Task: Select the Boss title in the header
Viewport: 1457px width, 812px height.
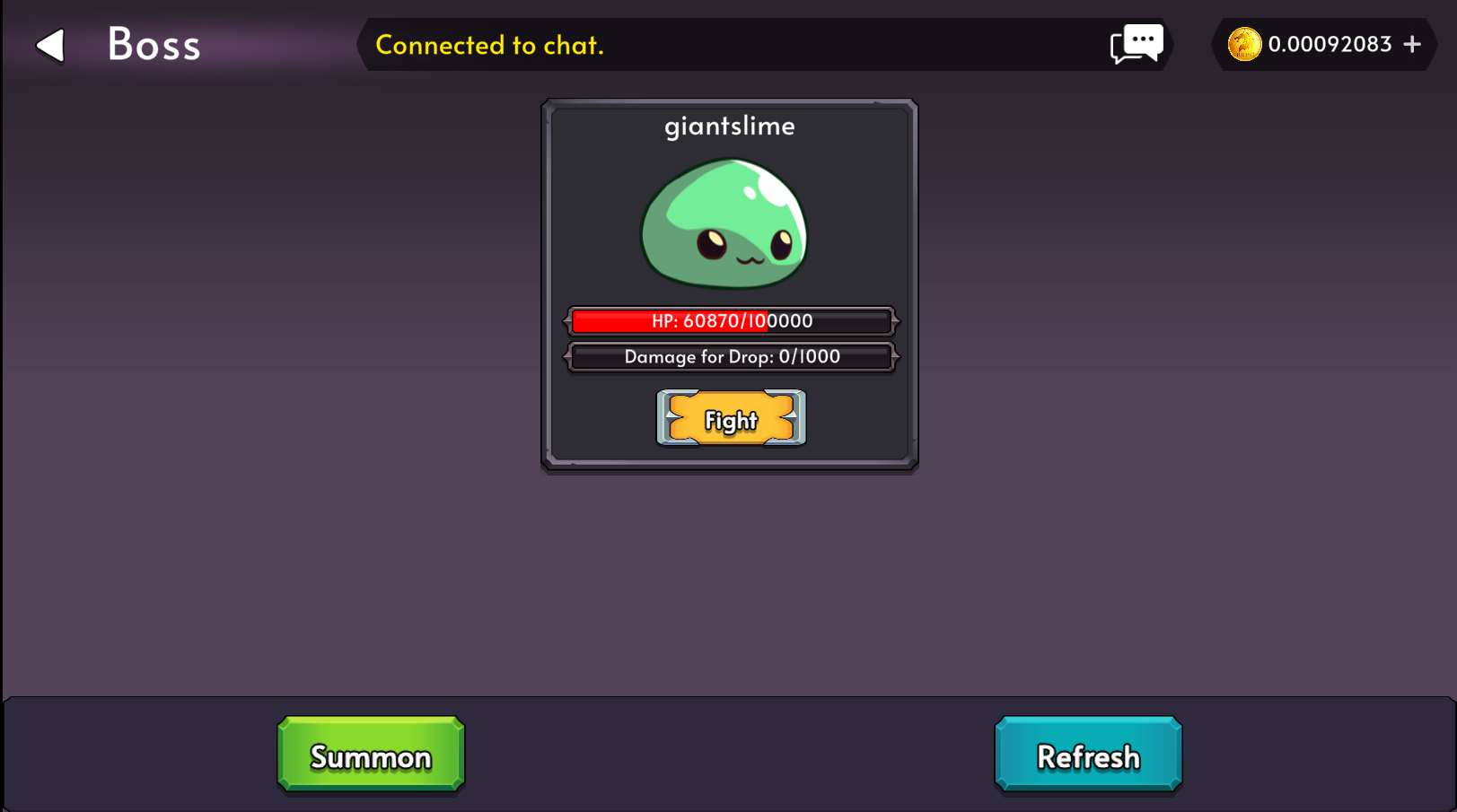Action: [153, 44]
